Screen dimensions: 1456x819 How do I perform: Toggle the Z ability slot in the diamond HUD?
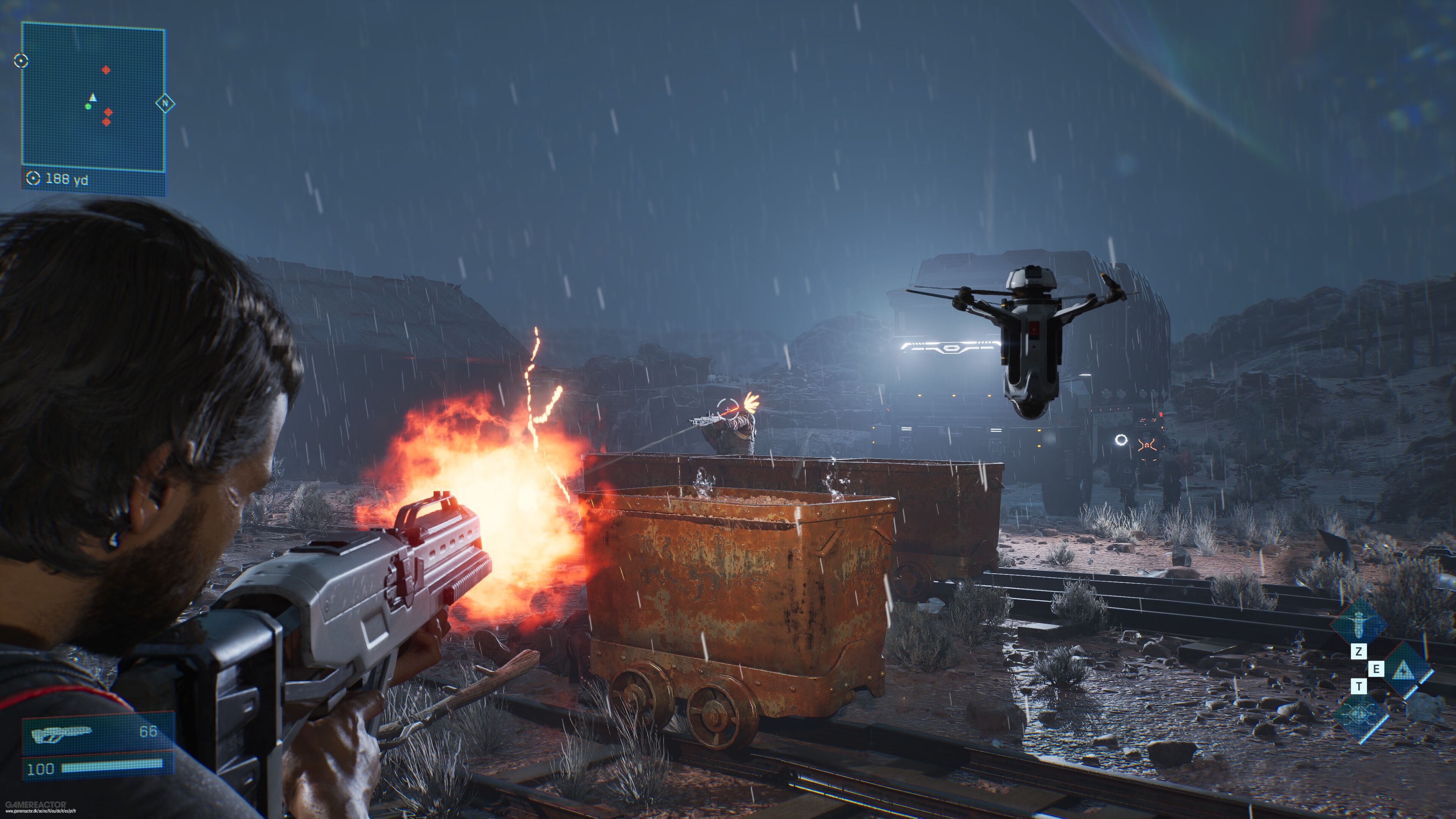click(1359, 652)
